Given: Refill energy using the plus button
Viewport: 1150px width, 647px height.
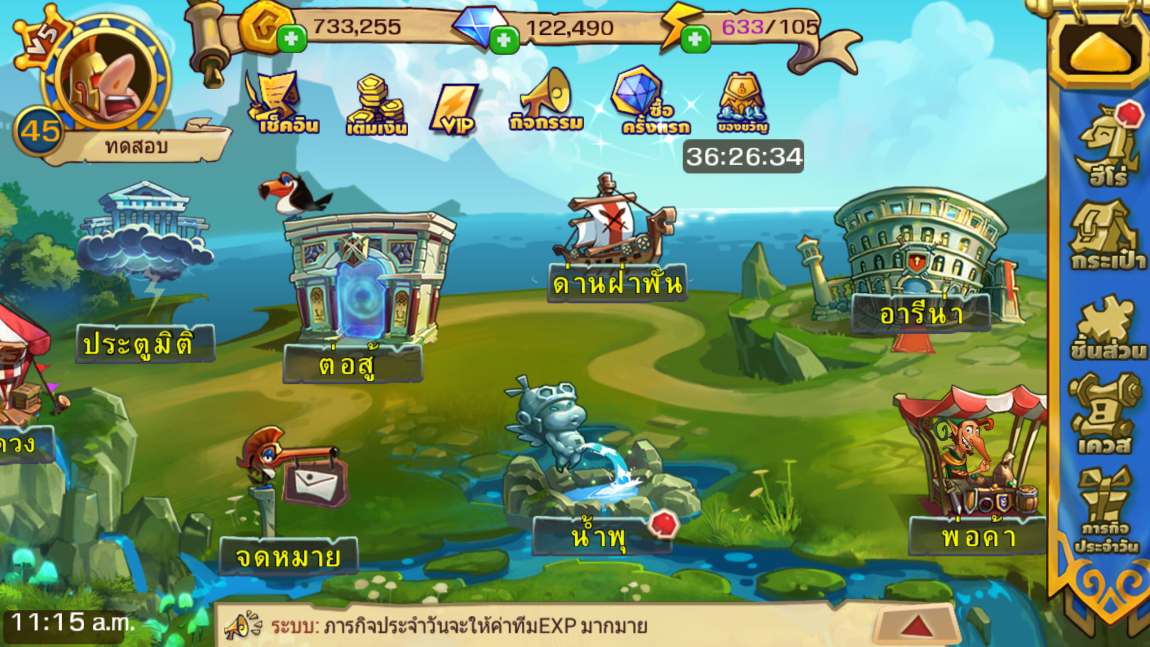Looking at the screenshot, I should [695, 39].
